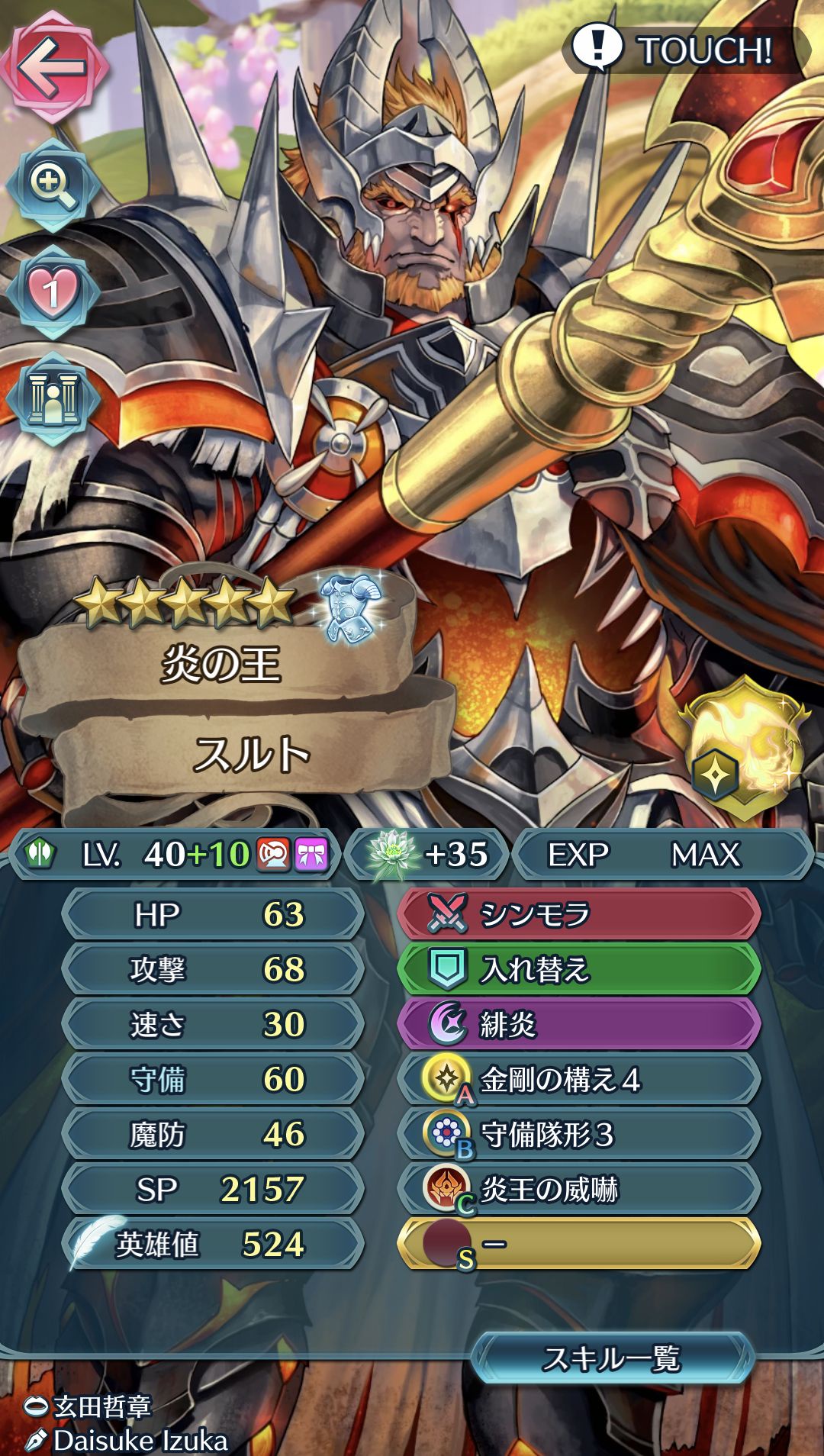Image resolution: width=824 pixels, height=1456 pixels.
Task: Zoom artwork using the magnifier icon
Action: coord(52,185)
